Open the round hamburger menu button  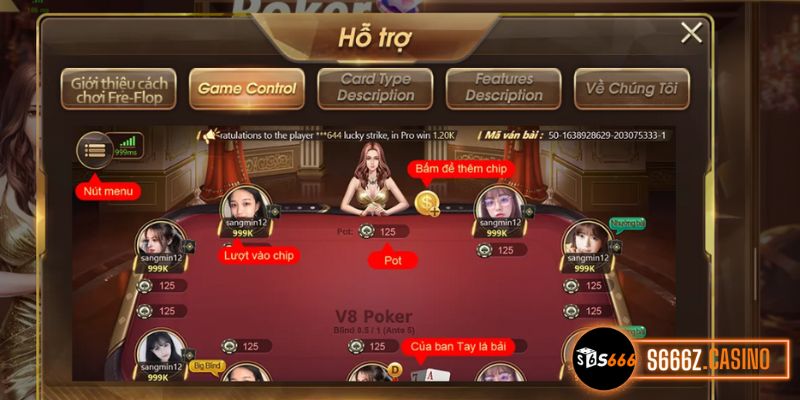pyautogui.click(x=95, y=151)
